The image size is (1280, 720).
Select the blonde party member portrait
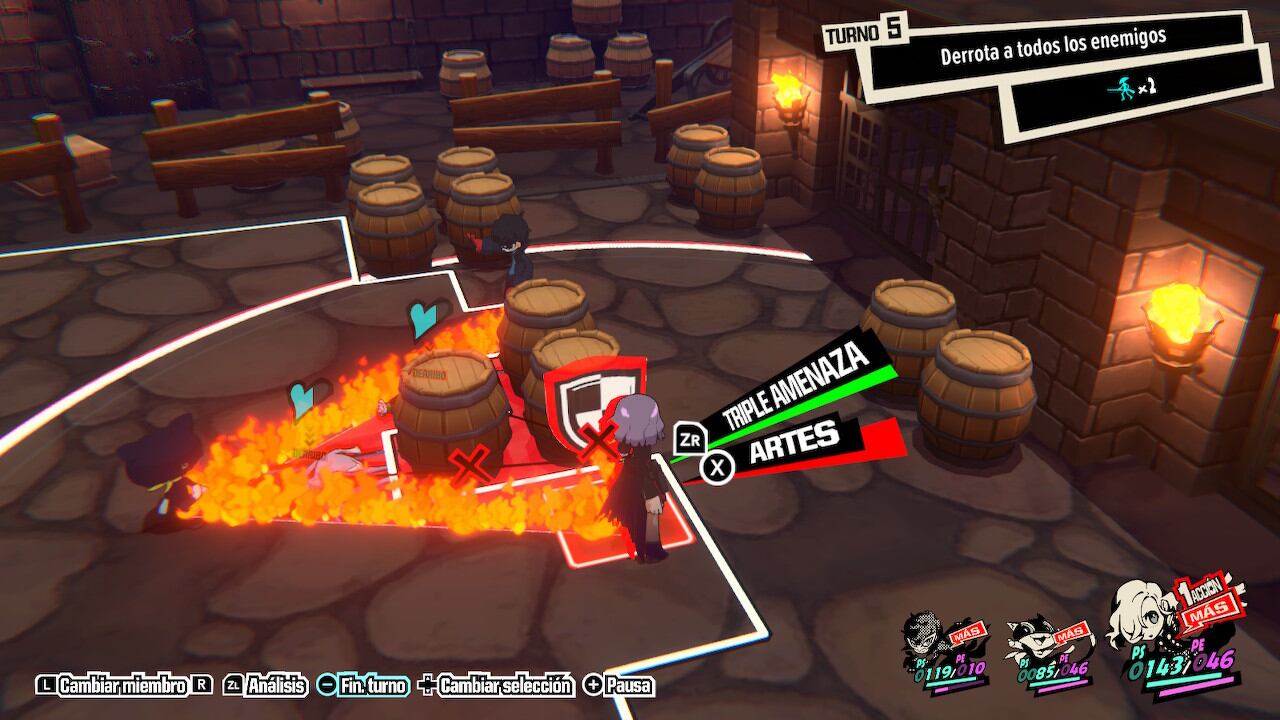pos(1150,630)
